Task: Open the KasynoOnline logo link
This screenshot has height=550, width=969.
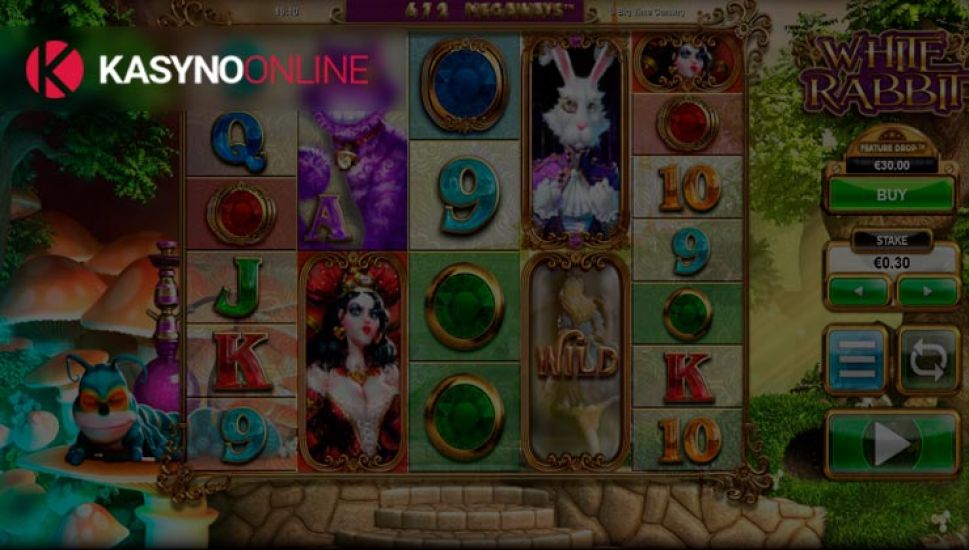Action: (x=197, y=70)
